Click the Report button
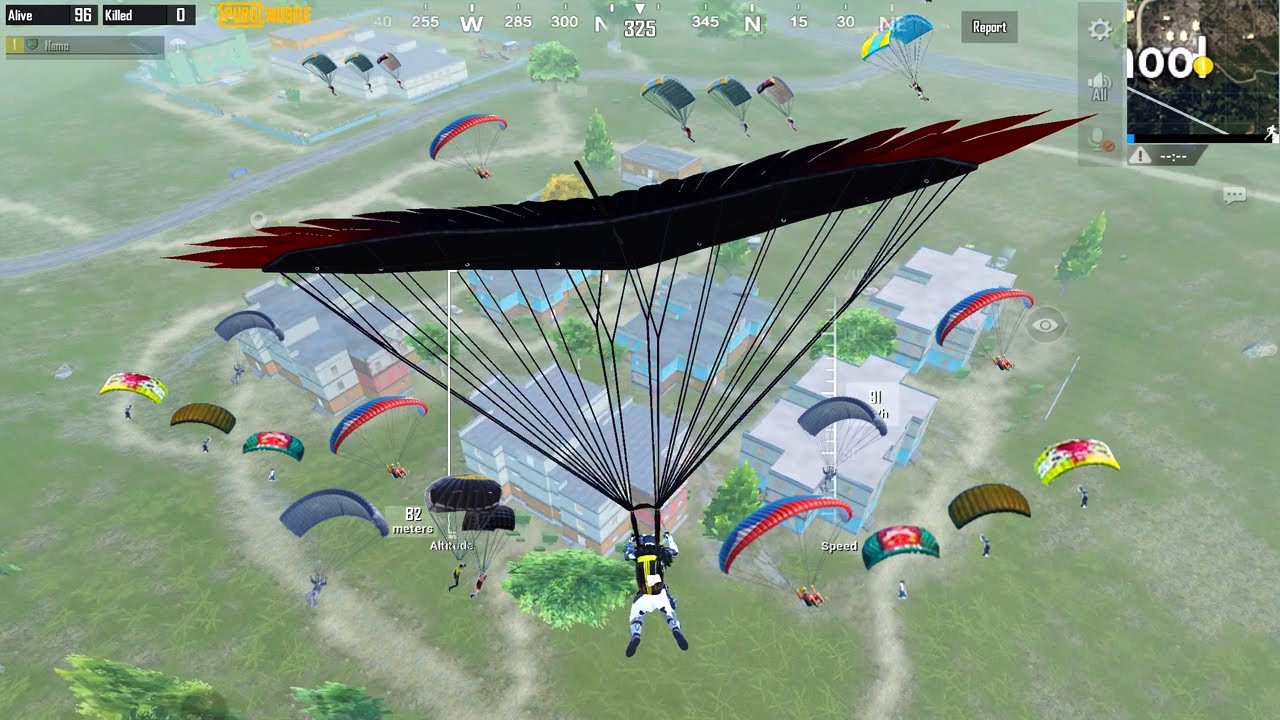The image size is (1280, 720). click(989, 28)
